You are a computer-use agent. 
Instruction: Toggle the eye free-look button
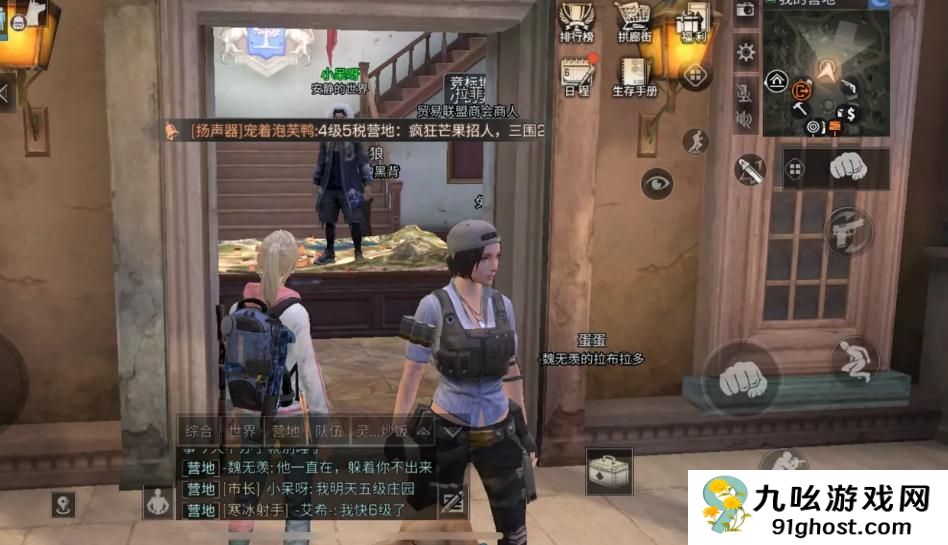pos(657,183)
